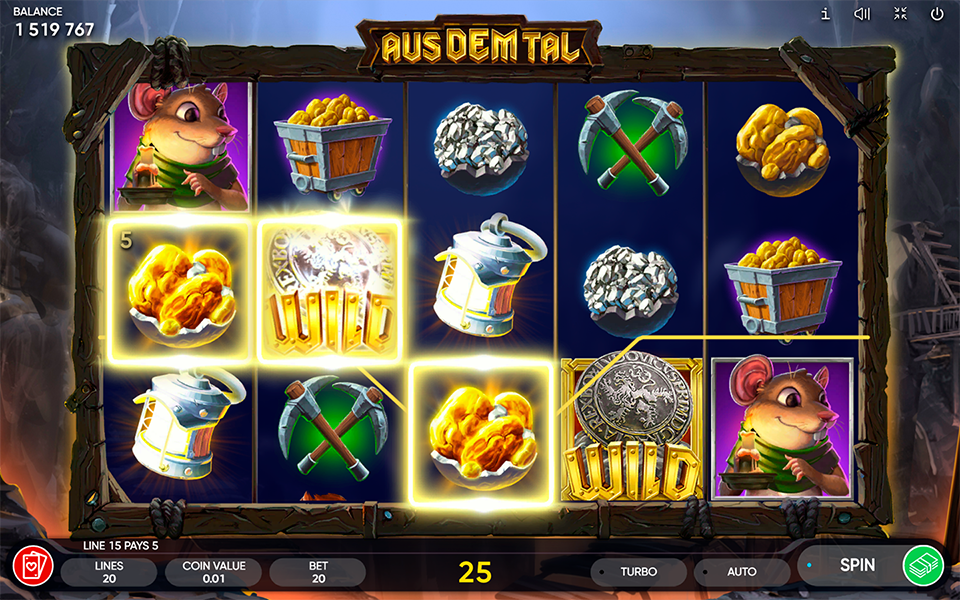The width and height of the screenshot is (960, 600).
Task: Toggle fullscreen mode
Action: click(900, 14)
